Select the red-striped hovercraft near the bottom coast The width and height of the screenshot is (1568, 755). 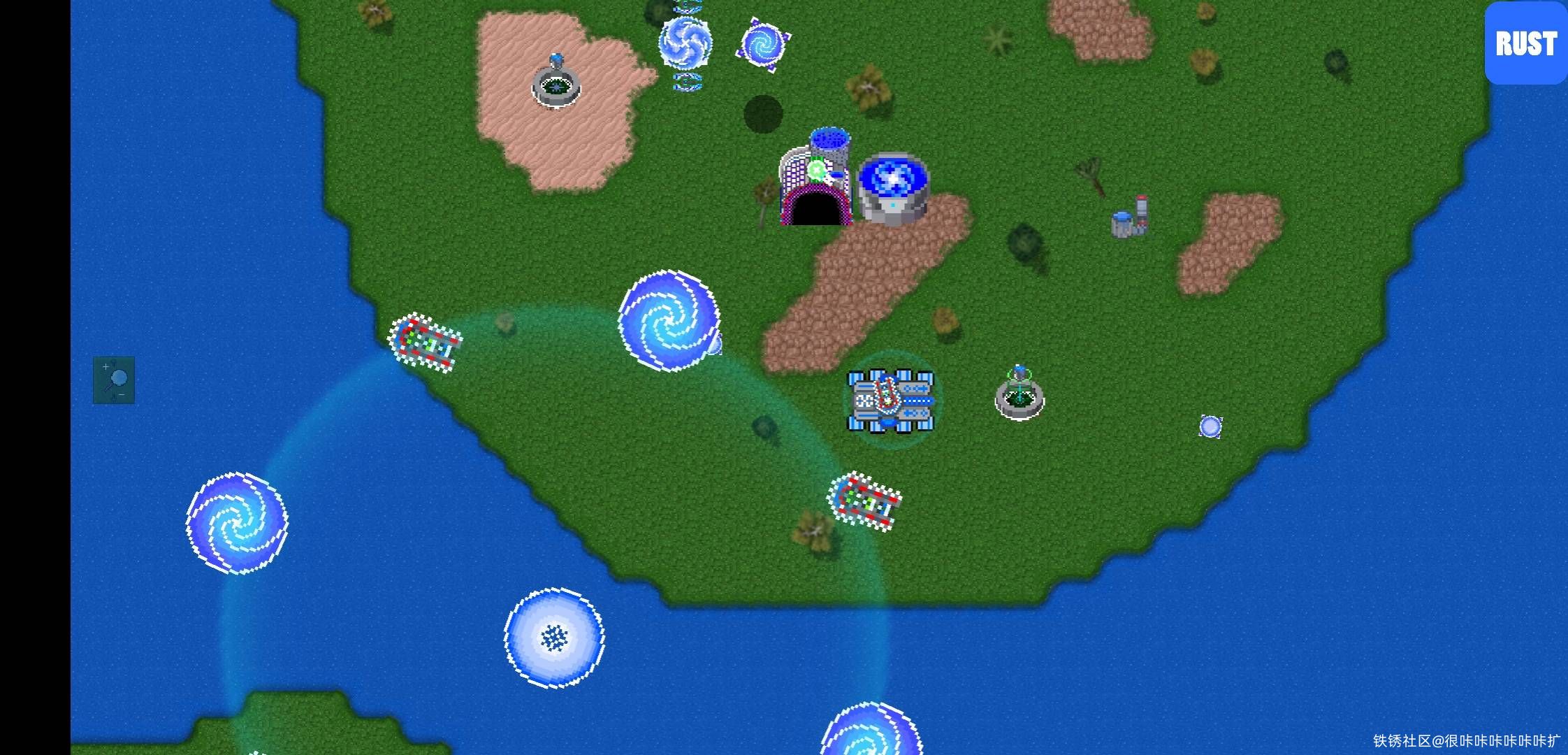866,500
